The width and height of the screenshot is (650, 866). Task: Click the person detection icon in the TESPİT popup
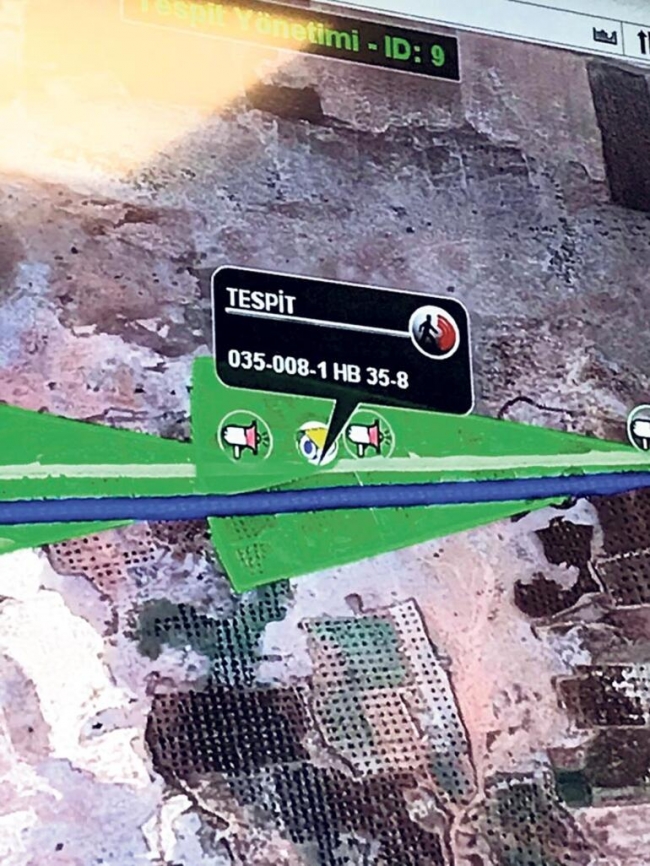[434, 331]
